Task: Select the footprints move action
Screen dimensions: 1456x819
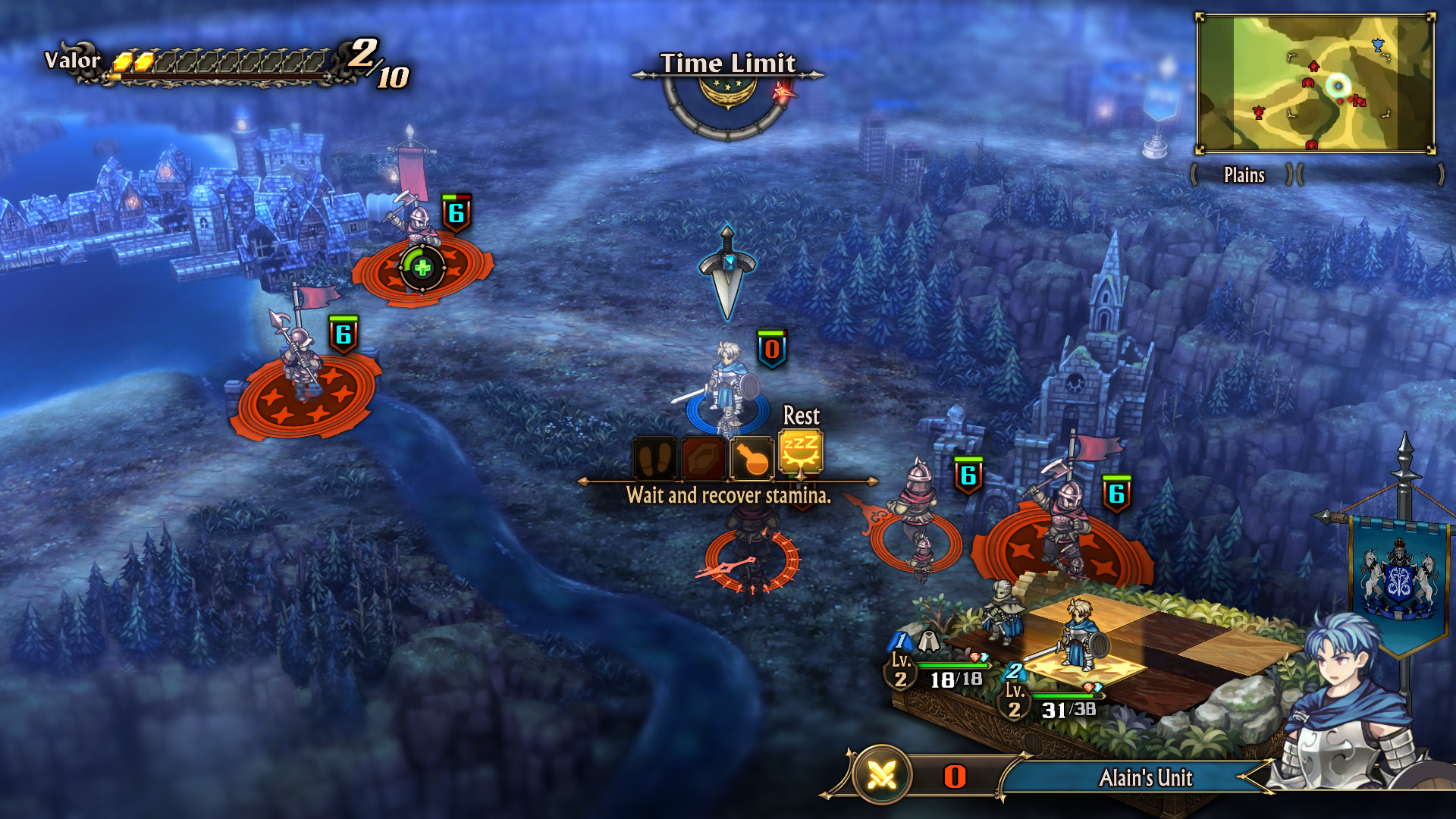Action: tap(654, 458)
